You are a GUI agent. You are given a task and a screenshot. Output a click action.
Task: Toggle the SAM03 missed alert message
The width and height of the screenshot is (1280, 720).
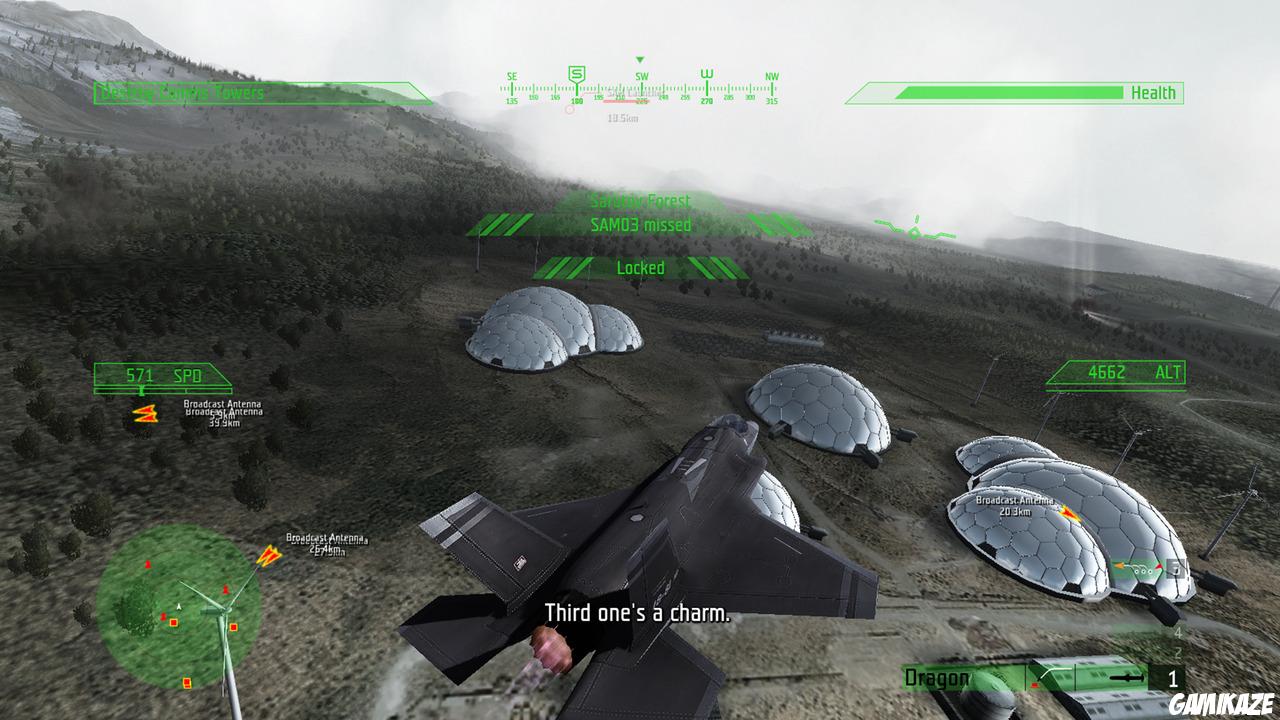[640, 225]
